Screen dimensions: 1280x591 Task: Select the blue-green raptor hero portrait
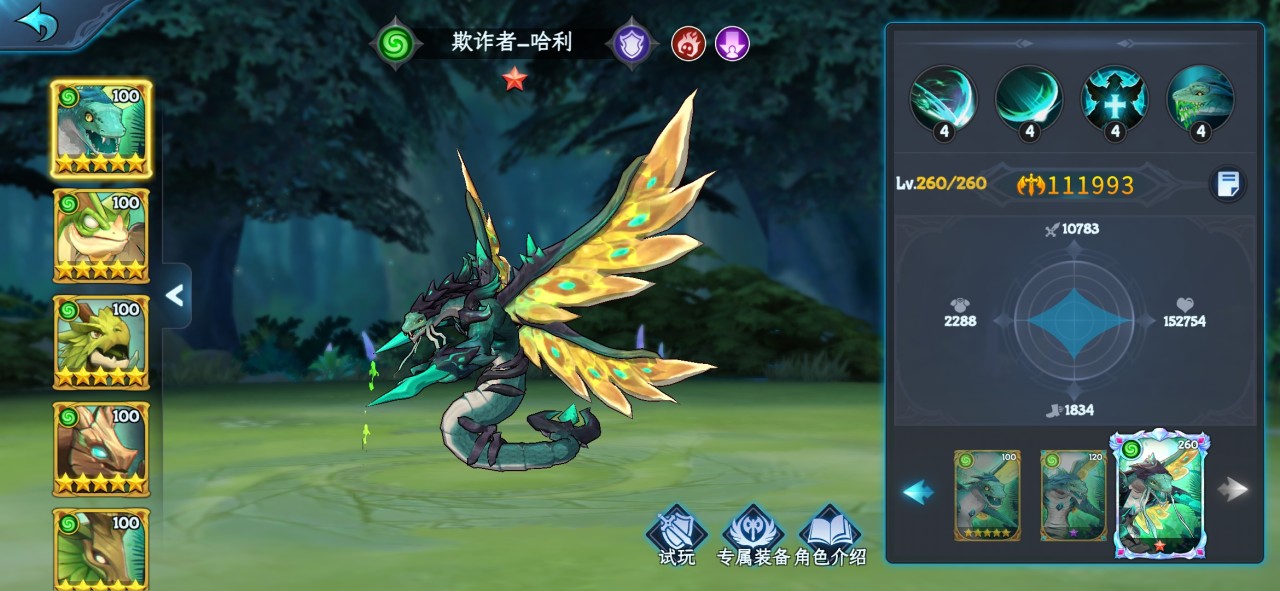coord(101,129)
